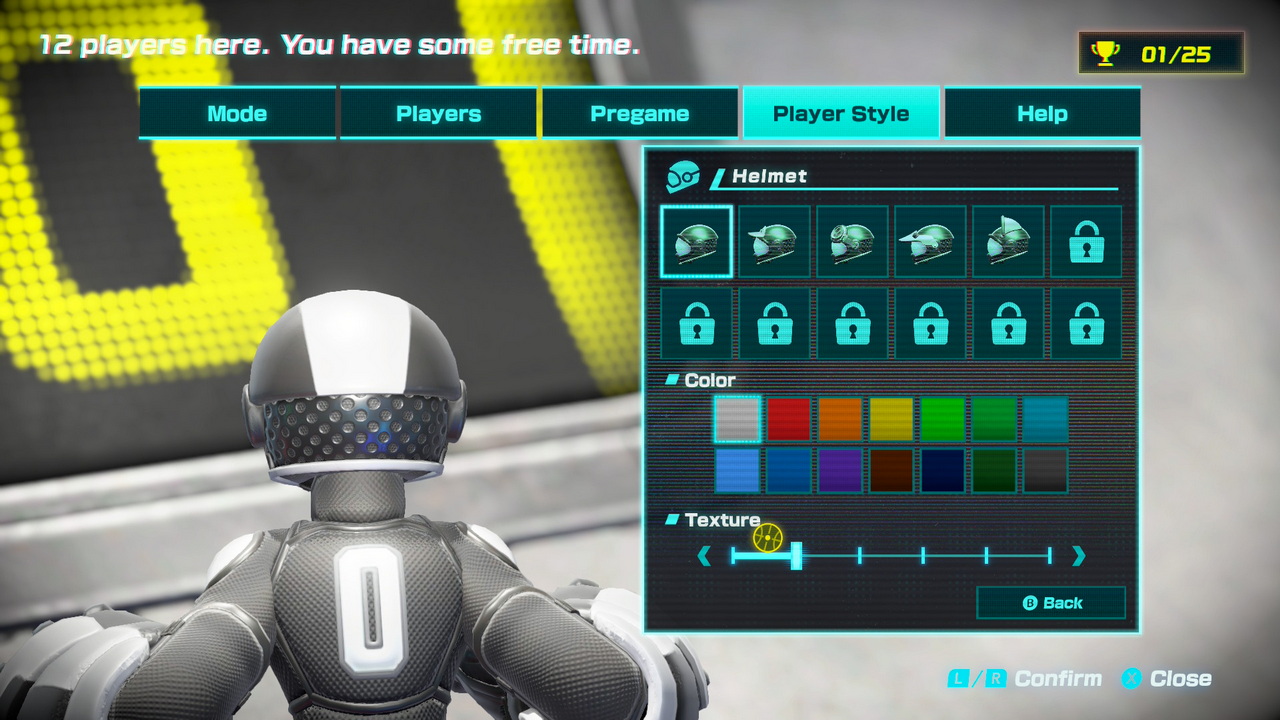Click the texture slider's left arrow
This screenshot has height=720, width=1280.
[704, 556]
